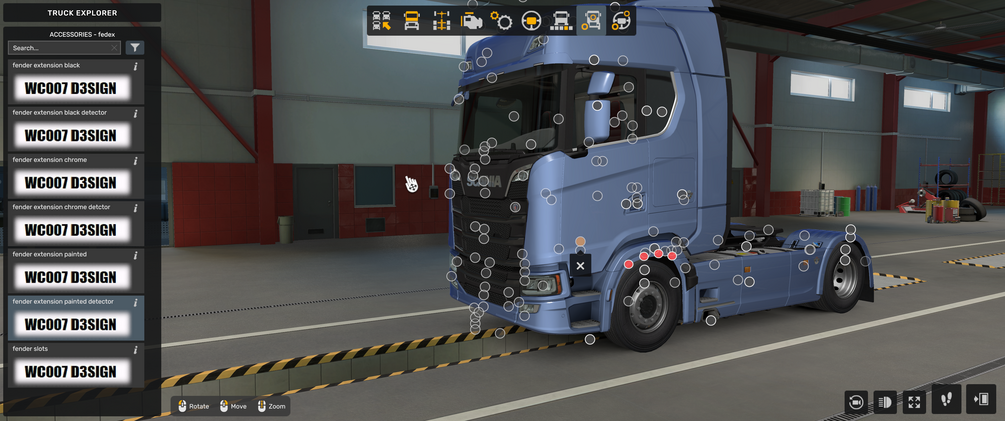Open the chassis category icon
The height and width of the screenshot is (421, 1005).
coord(441,21)
